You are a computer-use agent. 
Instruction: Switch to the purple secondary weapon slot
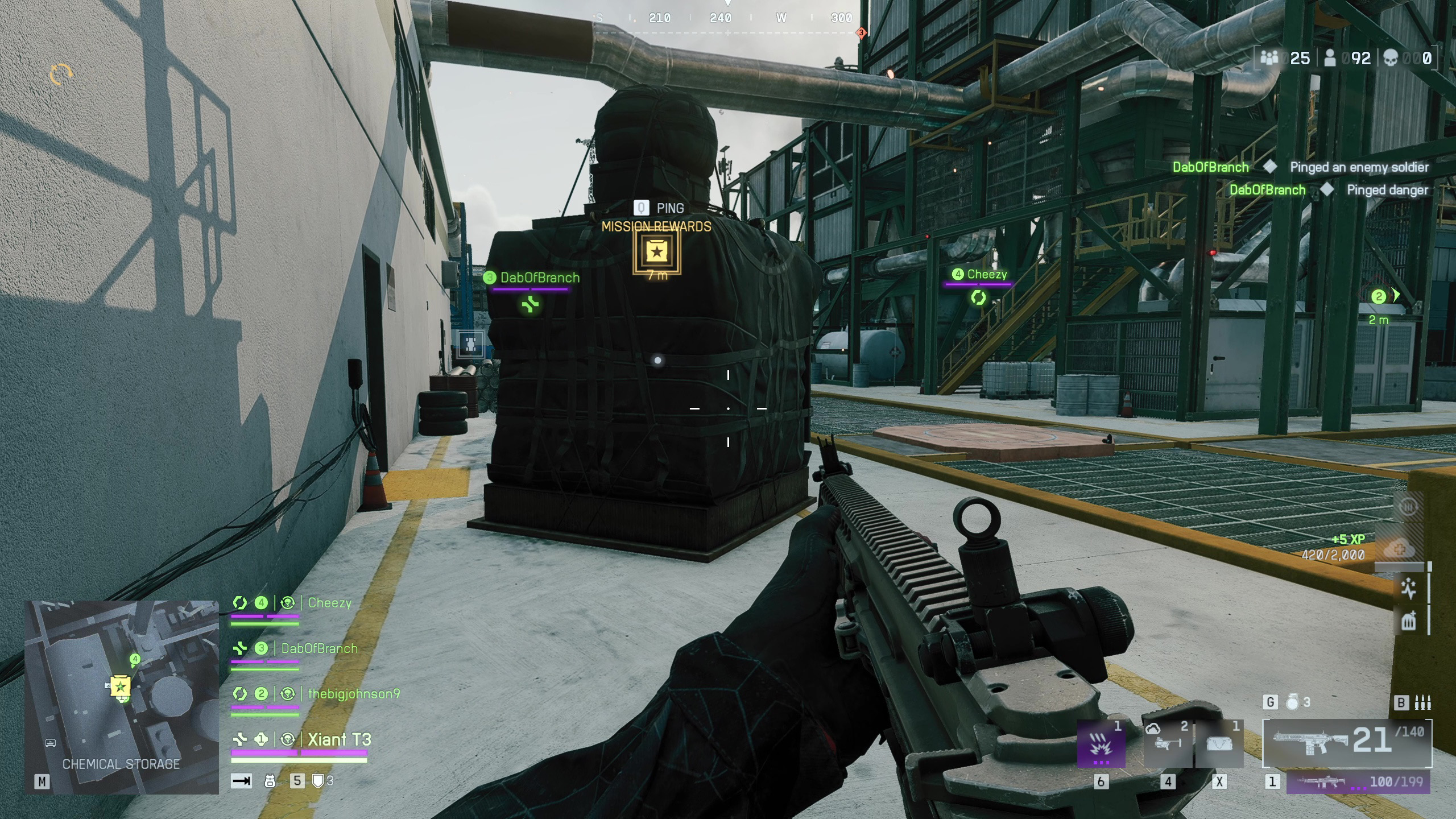coord(1358,782)
